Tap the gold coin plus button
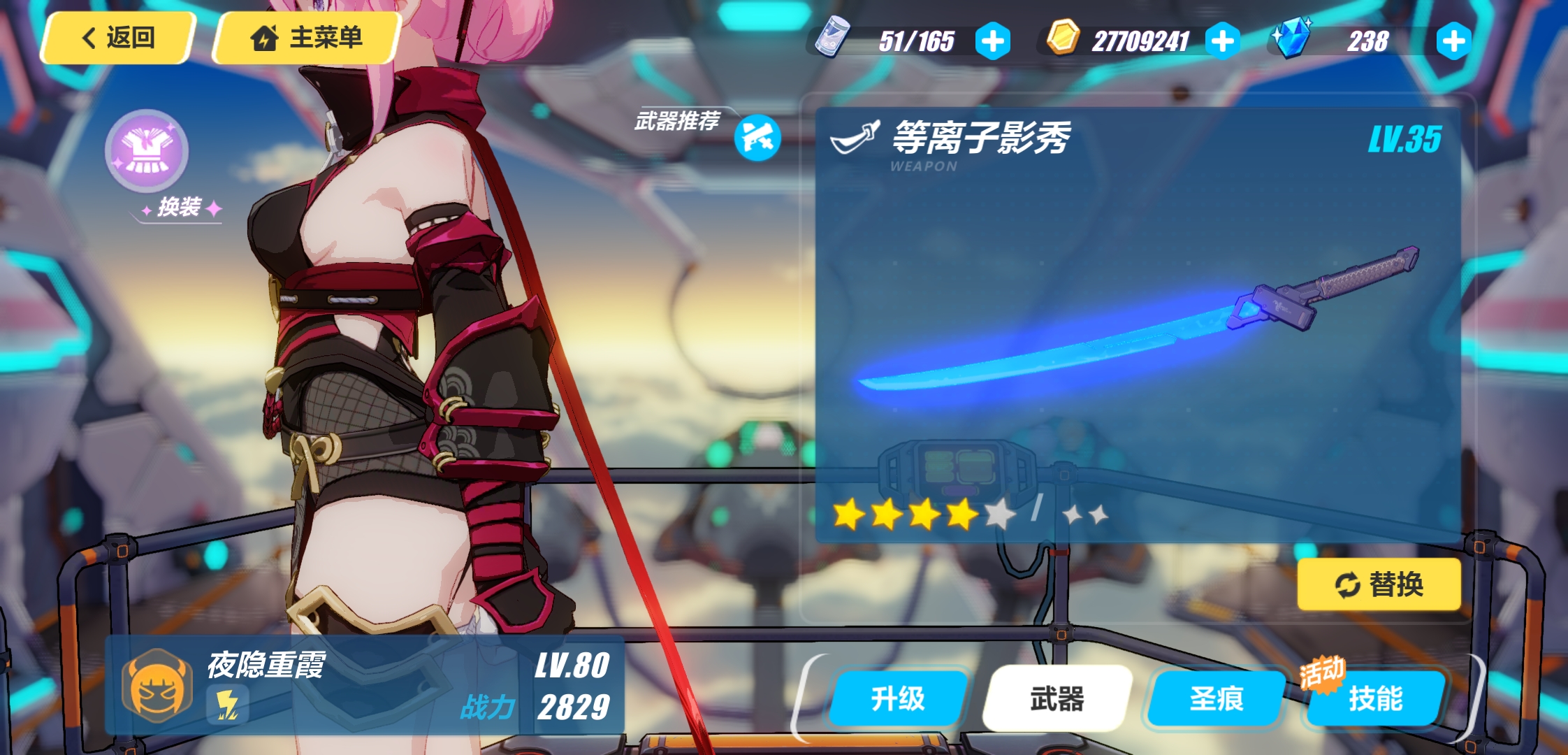 (x=1221, y=40)
